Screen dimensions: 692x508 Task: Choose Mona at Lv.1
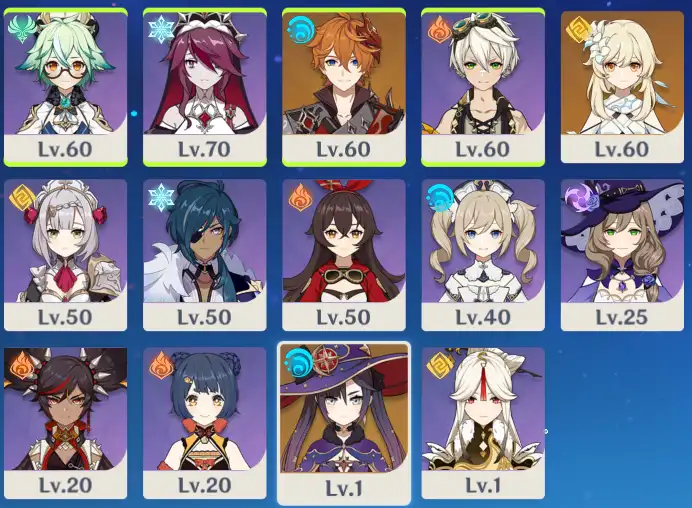(343, 422)
